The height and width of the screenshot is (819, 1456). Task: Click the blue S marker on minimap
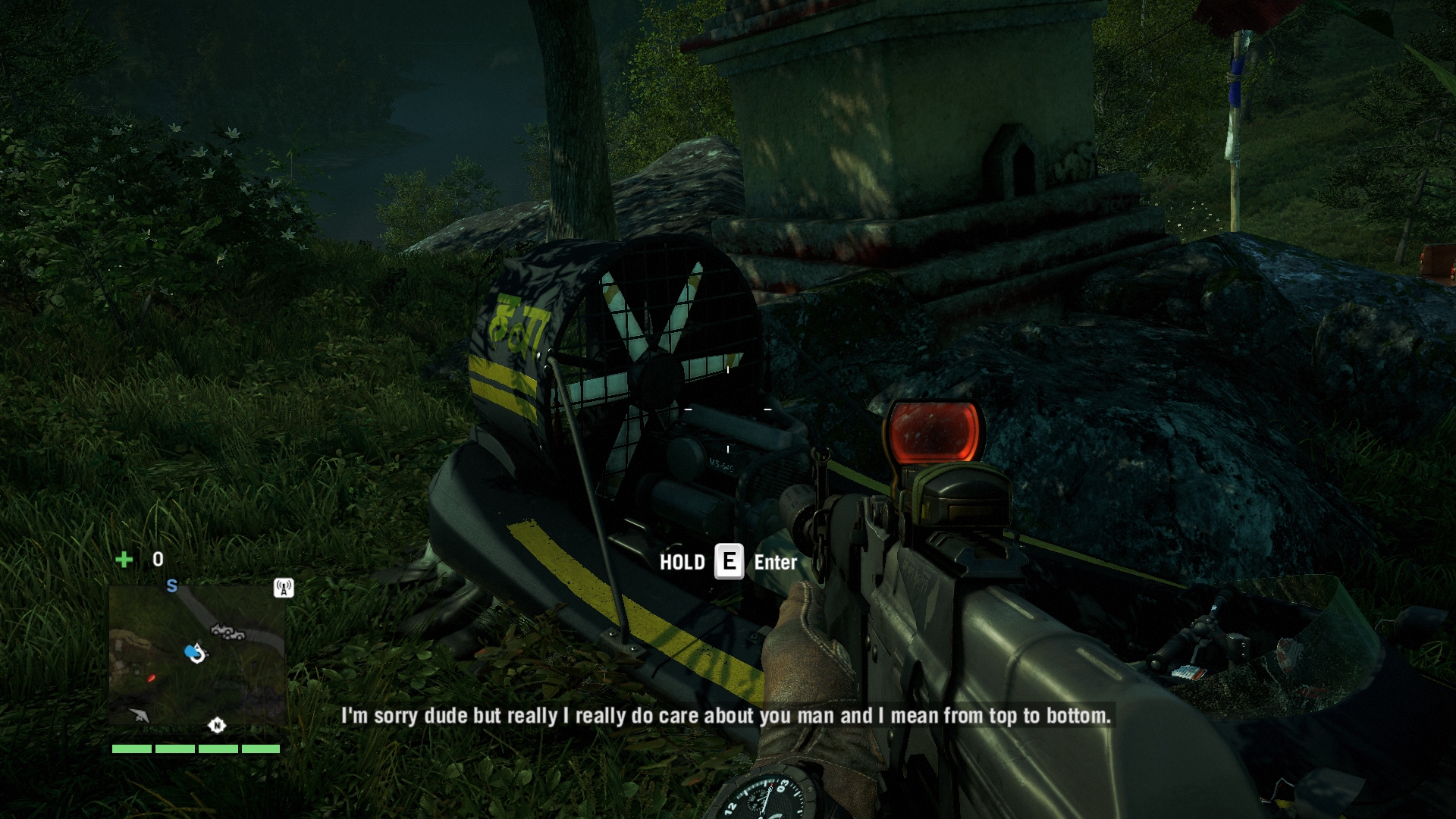click(172, 586)
